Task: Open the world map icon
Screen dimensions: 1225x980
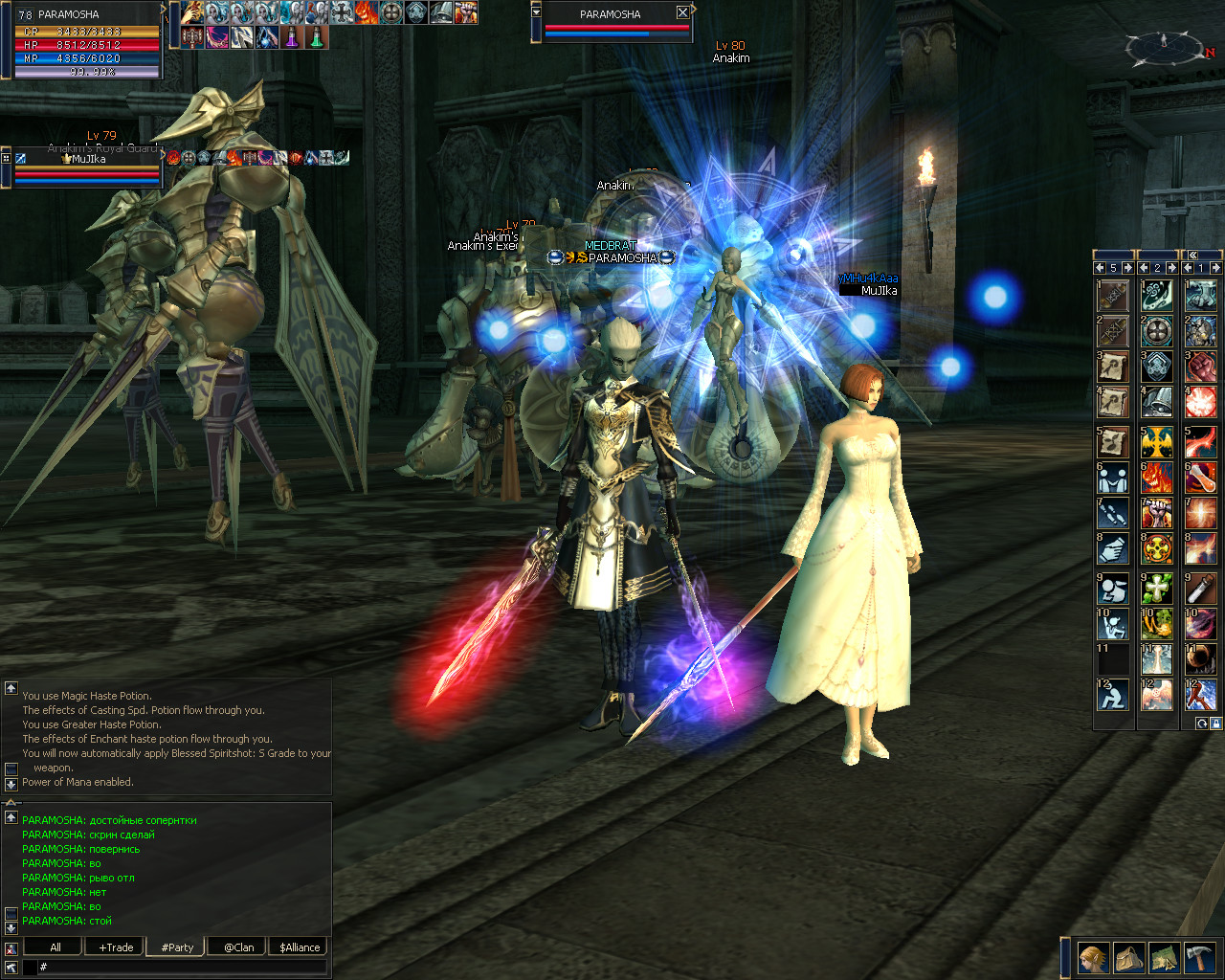Action: click(x=1164, y=957)
